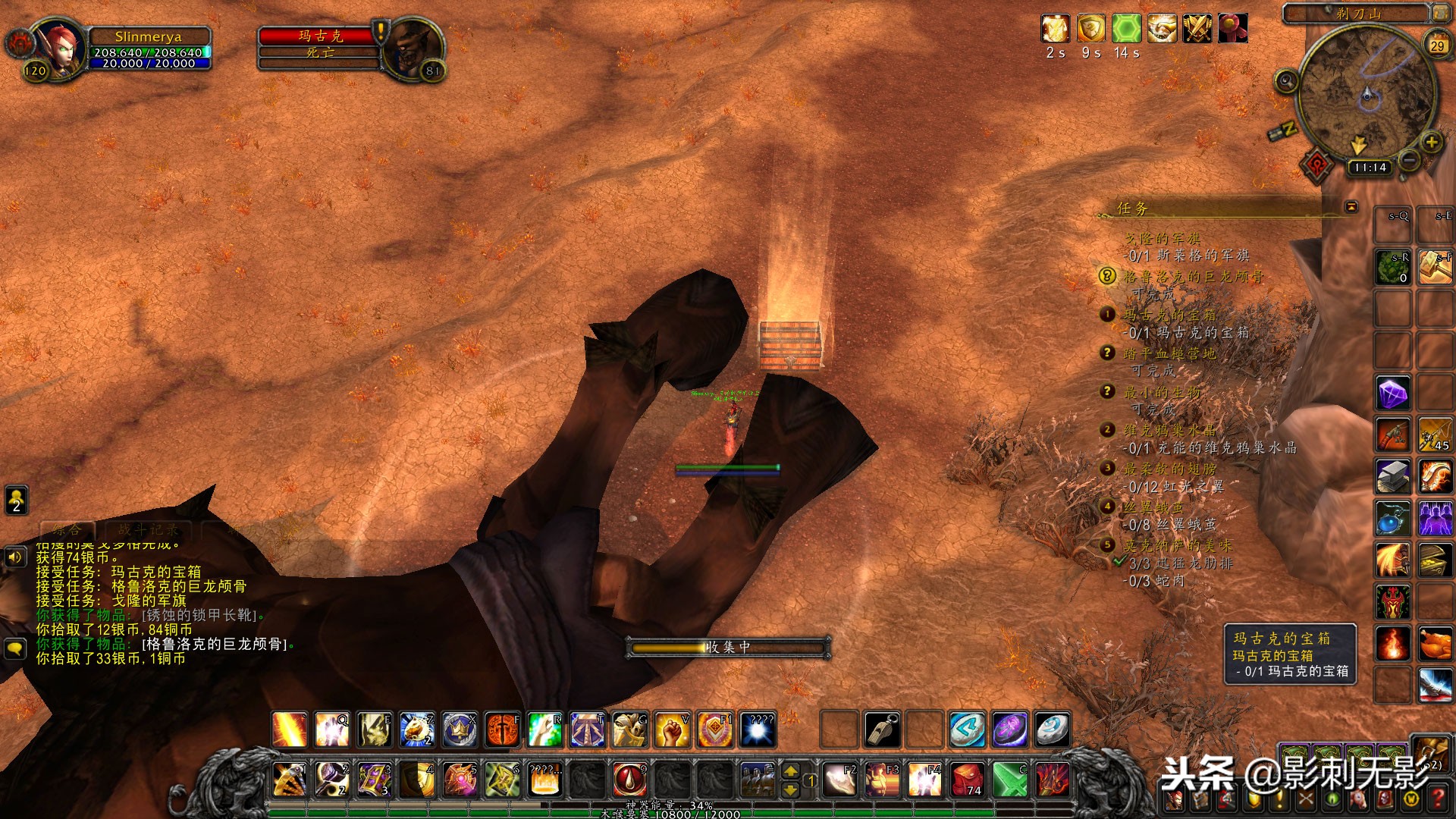Screen dimensions: 1456x819
Task: Collapse the quest tracker header arrow
Action: tap(1351, 207)
